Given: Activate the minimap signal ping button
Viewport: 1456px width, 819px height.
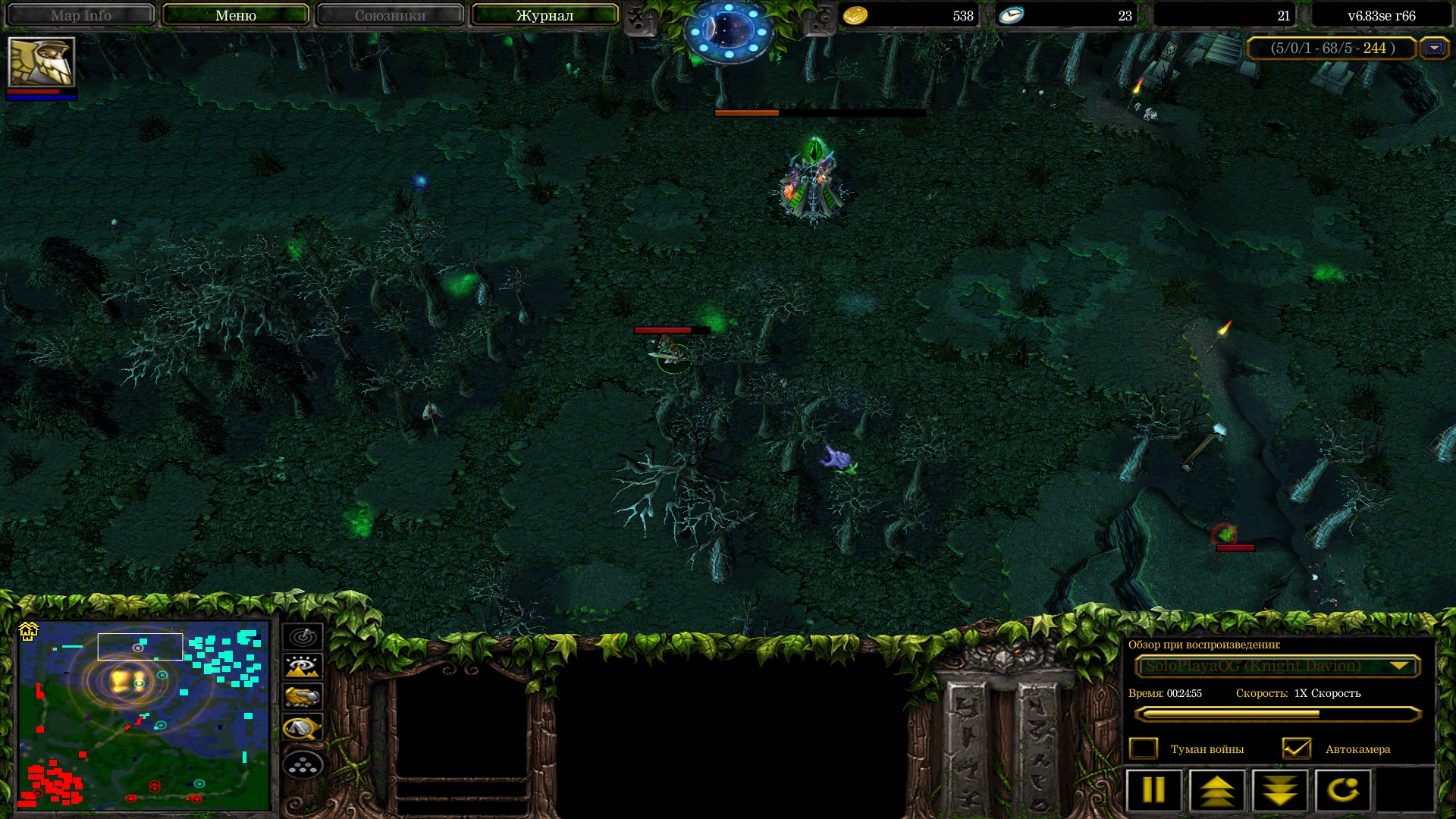Looking at the screenshot, I should click(303, 636).
